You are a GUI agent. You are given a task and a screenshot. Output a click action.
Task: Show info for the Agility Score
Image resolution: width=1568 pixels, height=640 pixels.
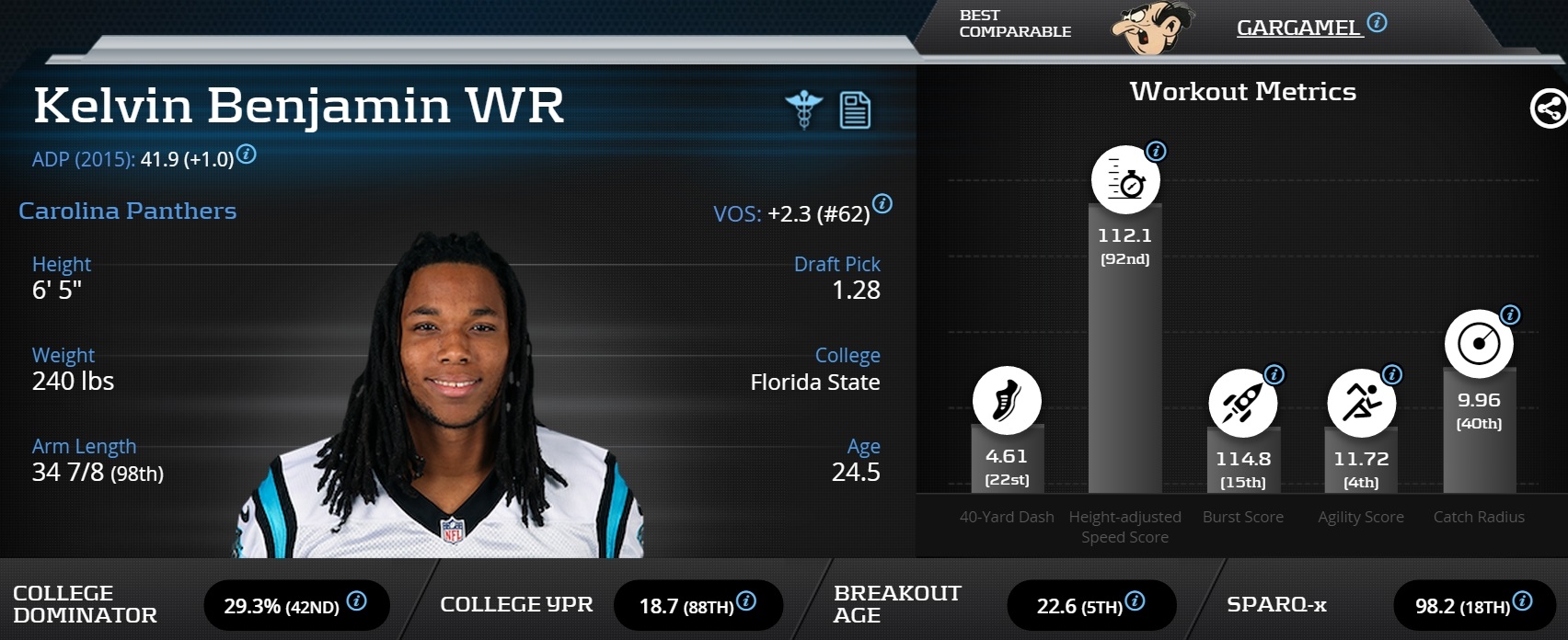pos(1392,374)
